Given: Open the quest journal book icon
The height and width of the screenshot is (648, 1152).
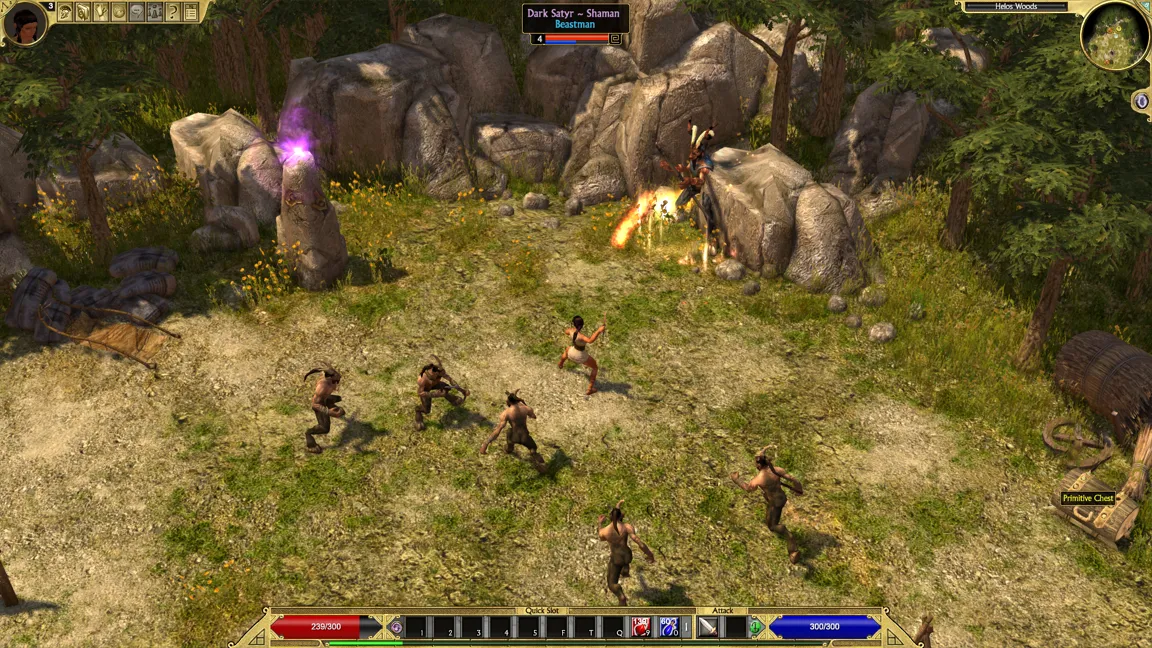Looking at the screenshot, I should click(x=83, y=12).
